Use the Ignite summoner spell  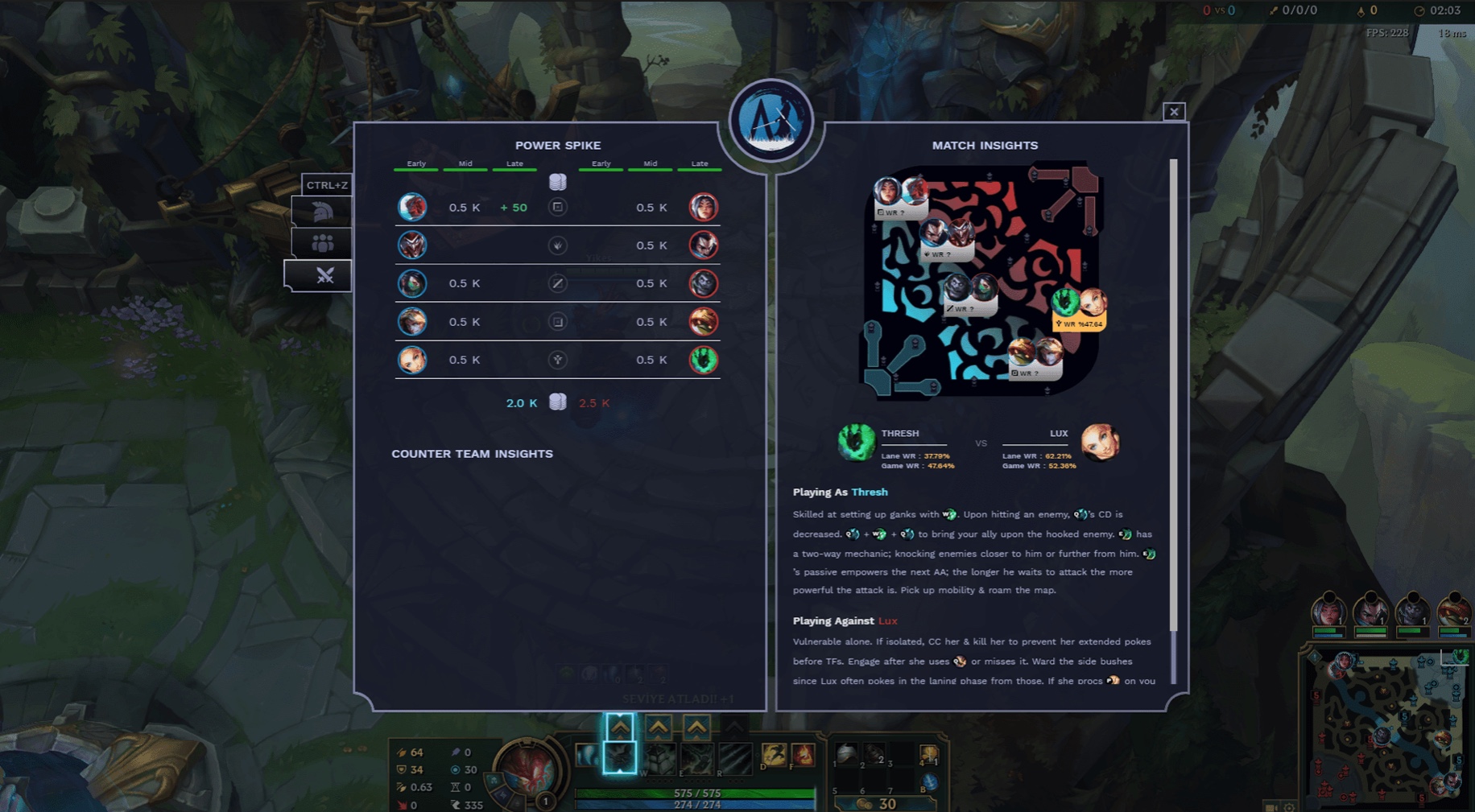803,754
